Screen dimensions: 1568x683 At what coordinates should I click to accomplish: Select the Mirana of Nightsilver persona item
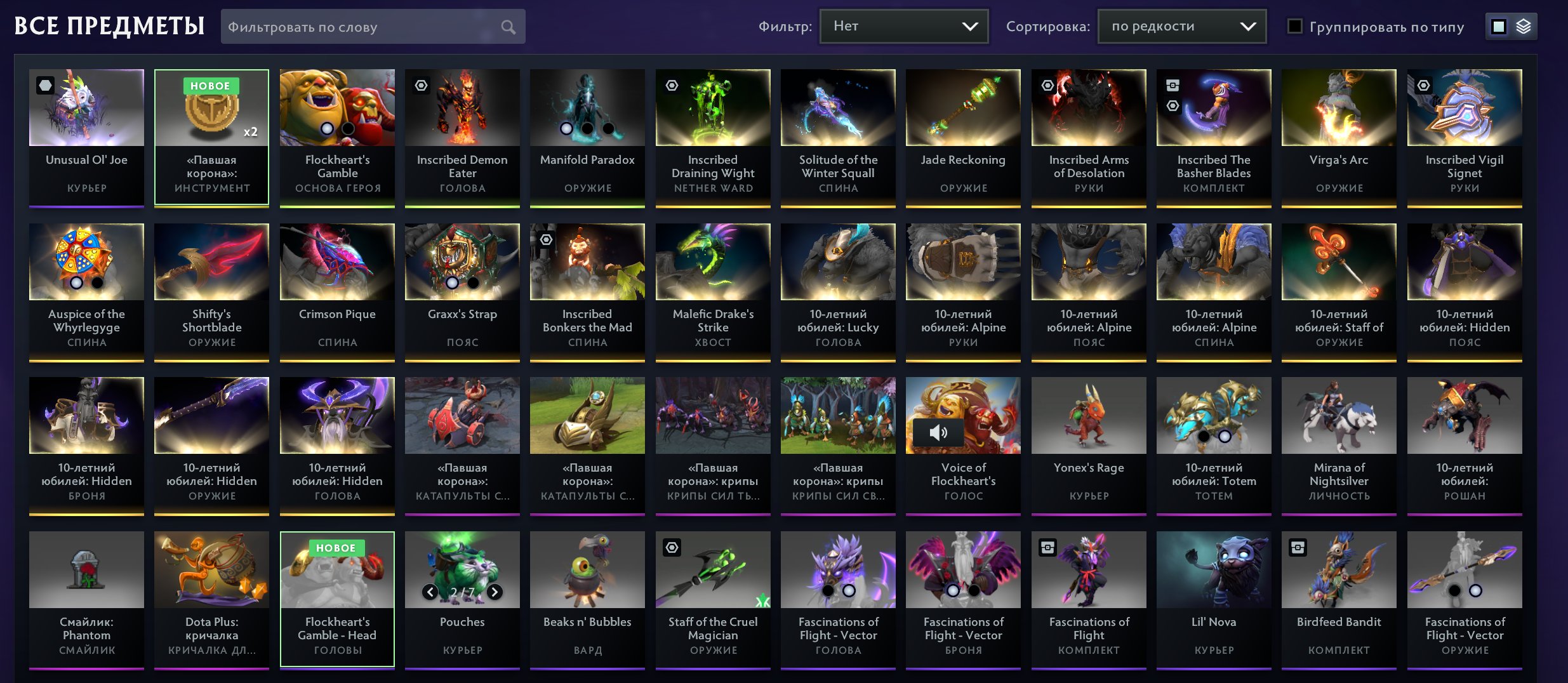(x=1339, y=446)
